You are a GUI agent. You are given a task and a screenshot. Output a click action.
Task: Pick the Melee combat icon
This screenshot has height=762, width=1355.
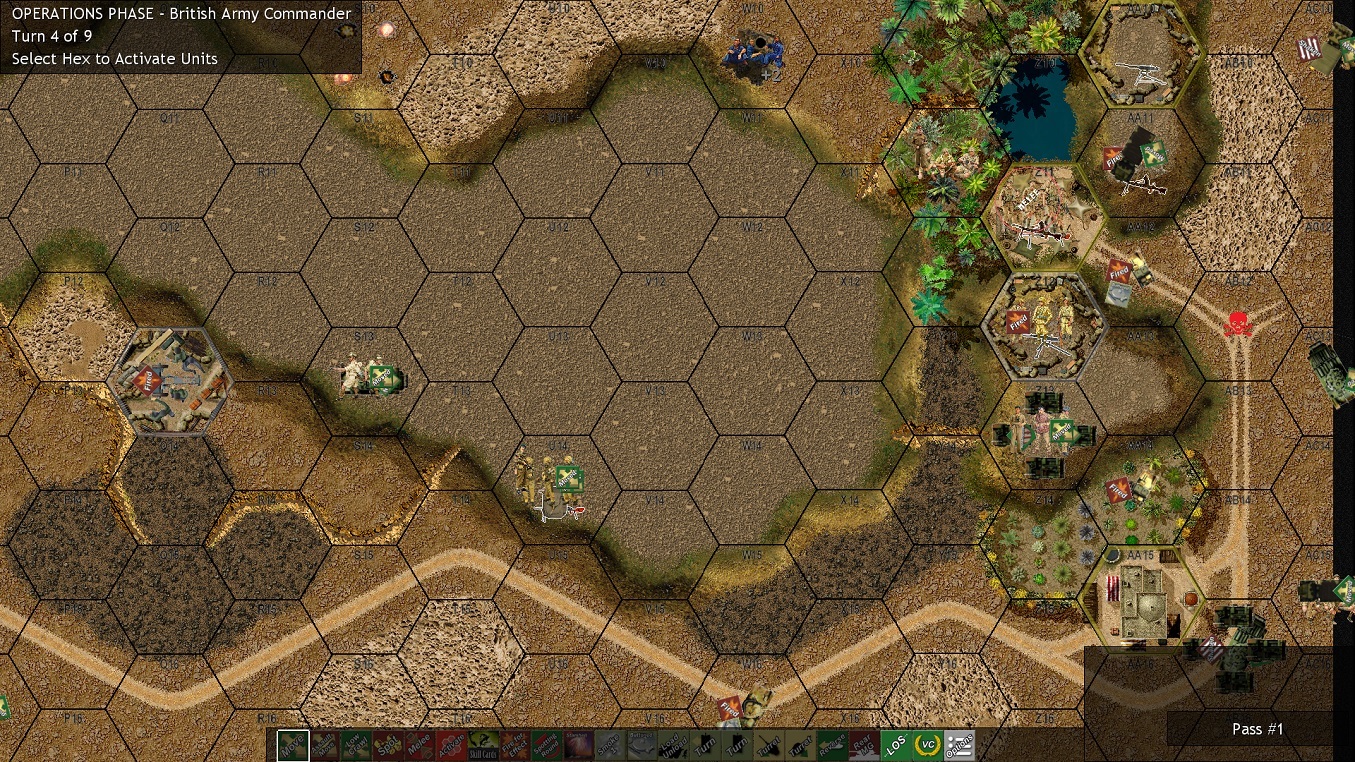[420, 745]
